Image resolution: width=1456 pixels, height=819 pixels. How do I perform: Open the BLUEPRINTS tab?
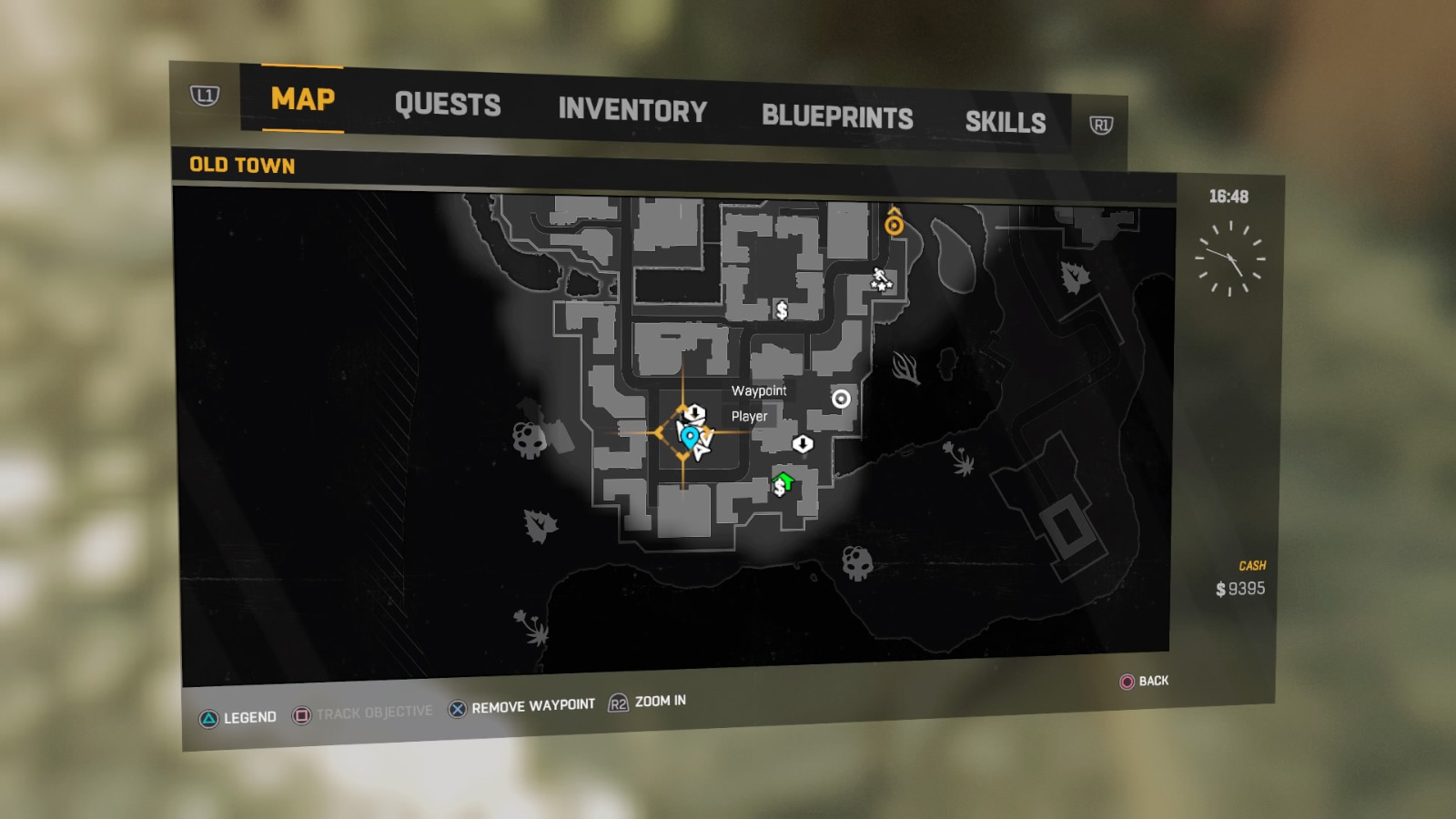coord(838,117)
